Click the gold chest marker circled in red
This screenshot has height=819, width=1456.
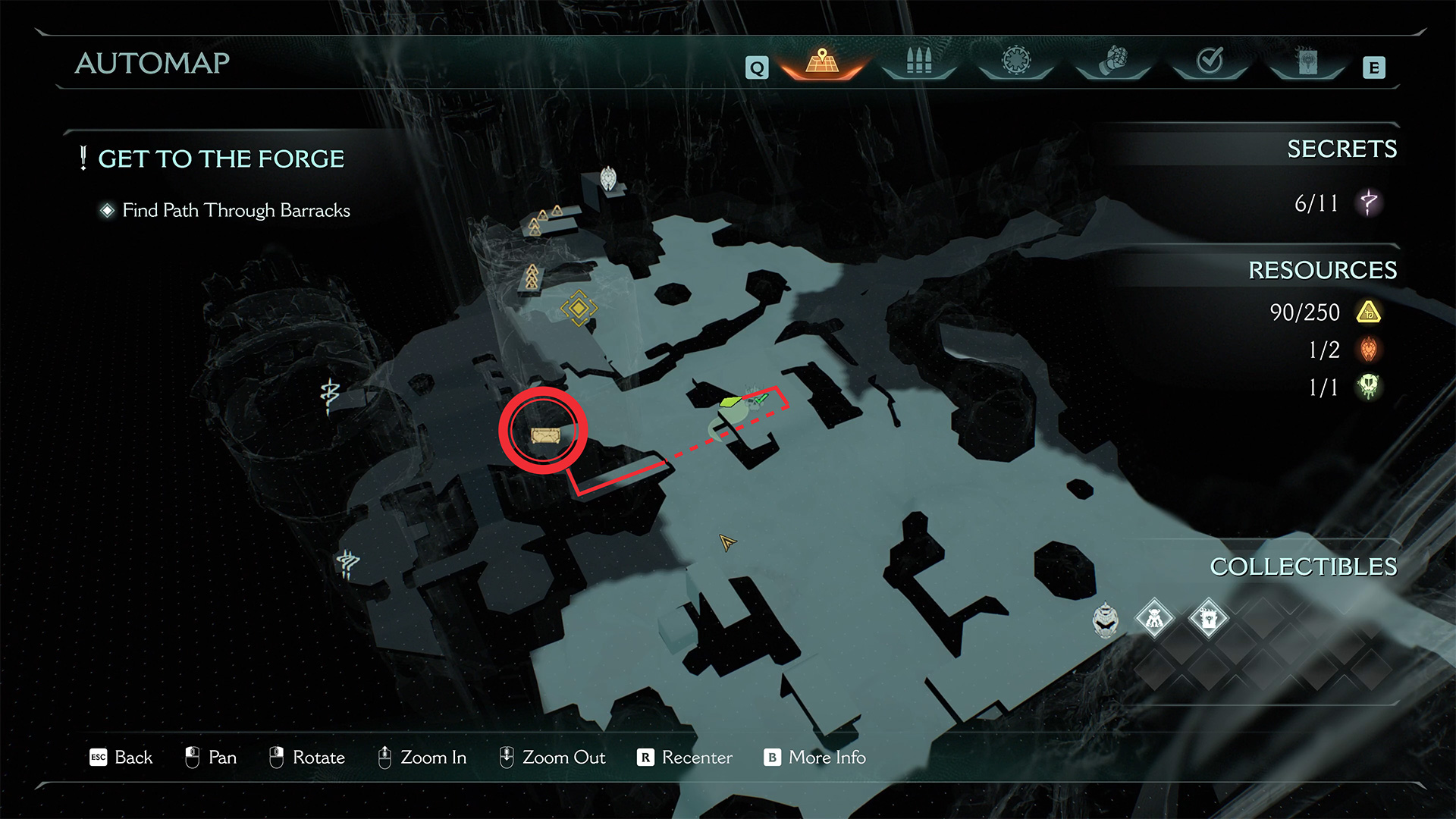(544, 435)
